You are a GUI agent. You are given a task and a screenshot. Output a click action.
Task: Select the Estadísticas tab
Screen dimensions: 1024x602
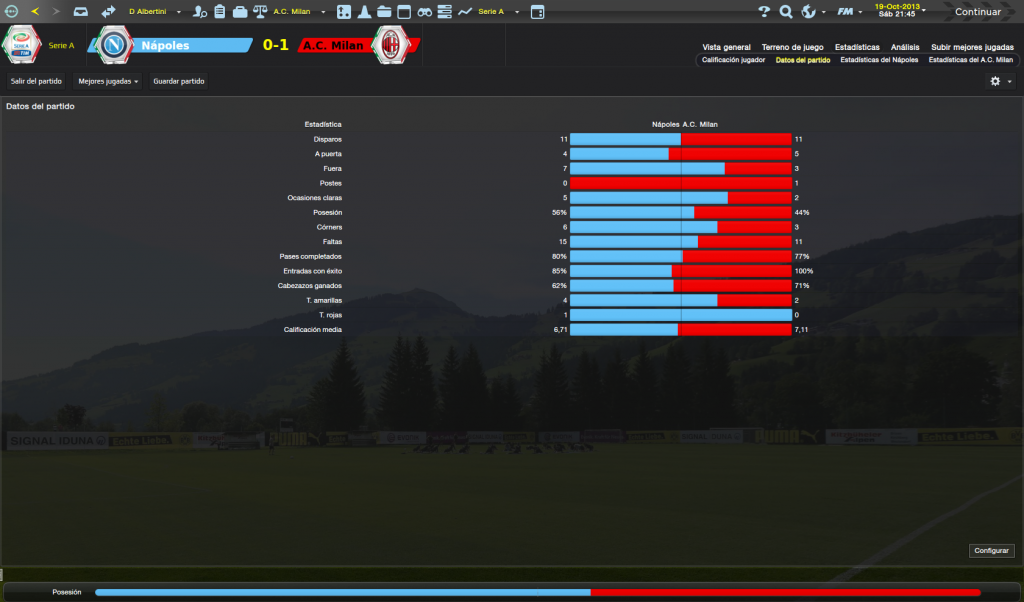[x=857, y=47]
